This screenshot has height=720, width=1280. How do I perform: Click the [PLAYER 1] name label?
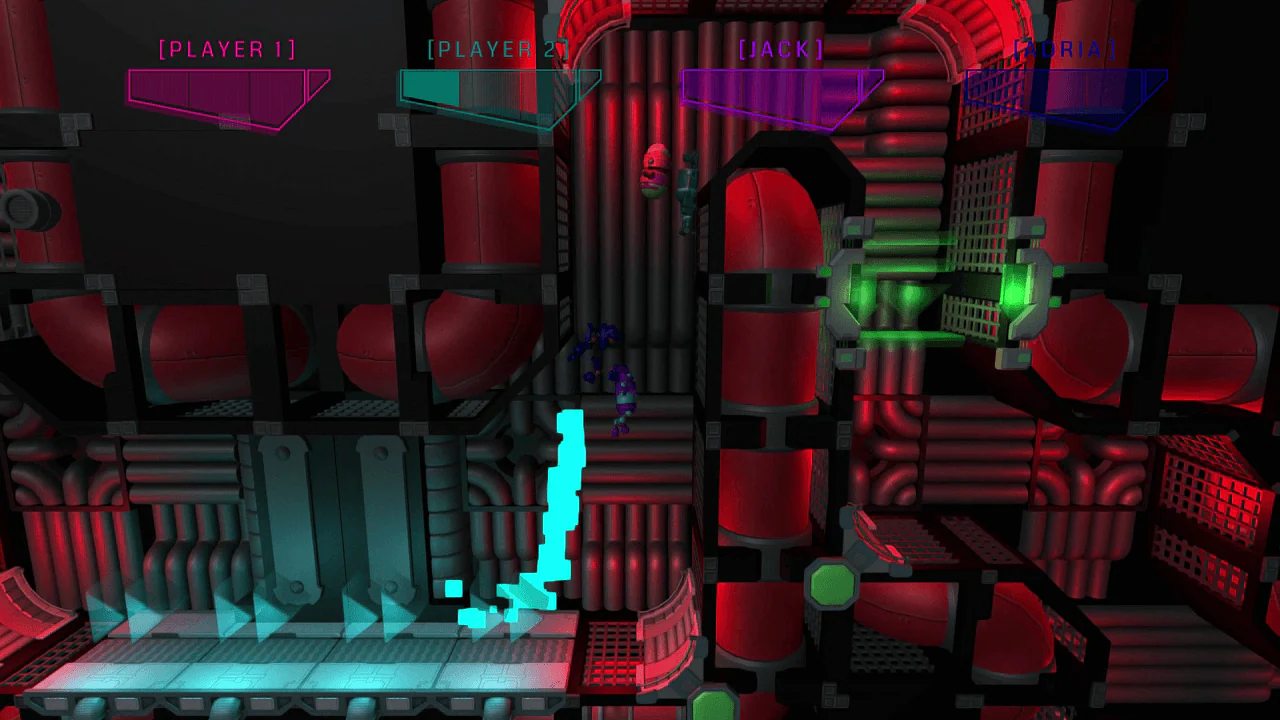click(228, 49)
